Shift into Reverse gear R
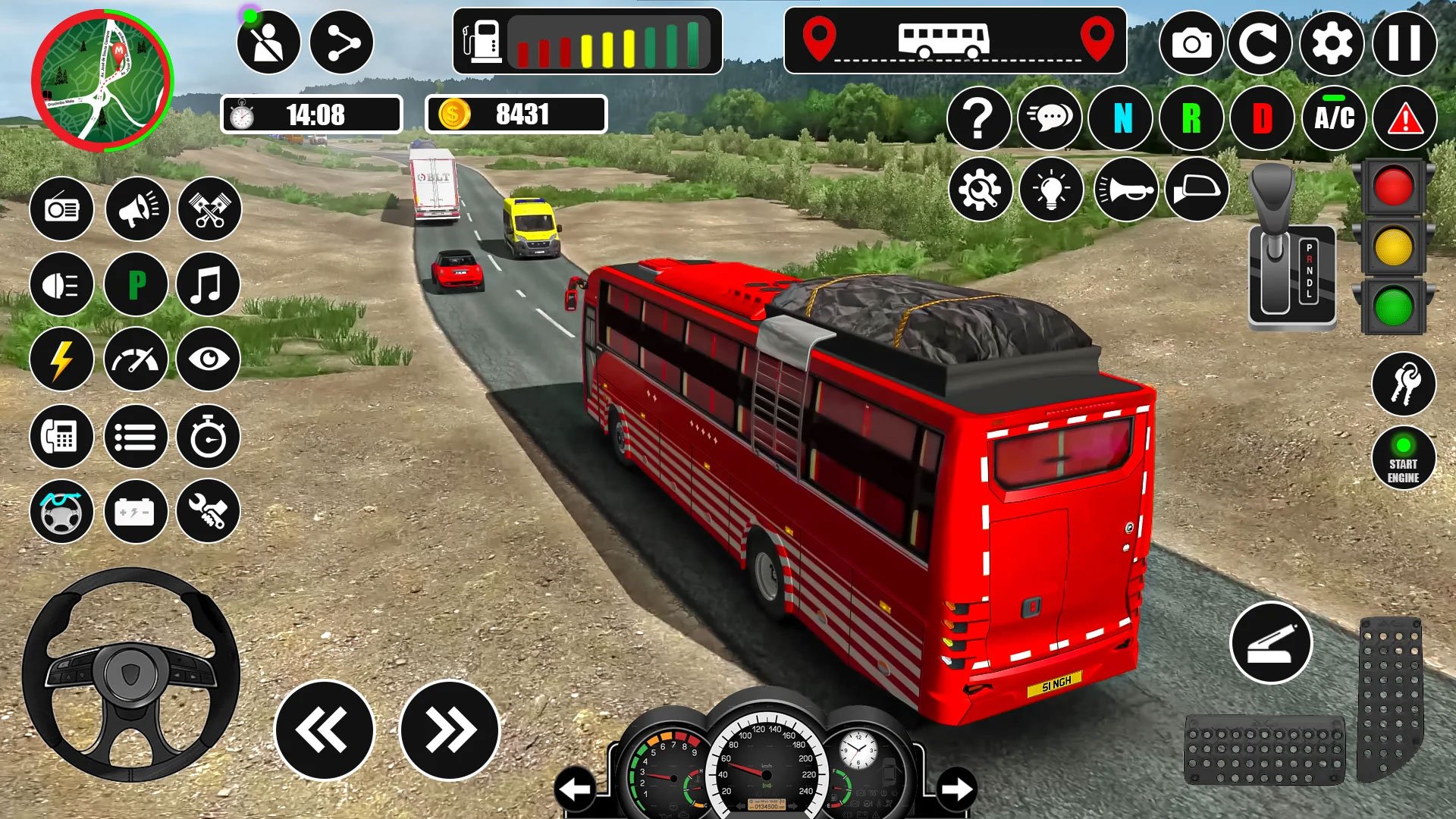The image size is (1456, 819). point(1191,119)
